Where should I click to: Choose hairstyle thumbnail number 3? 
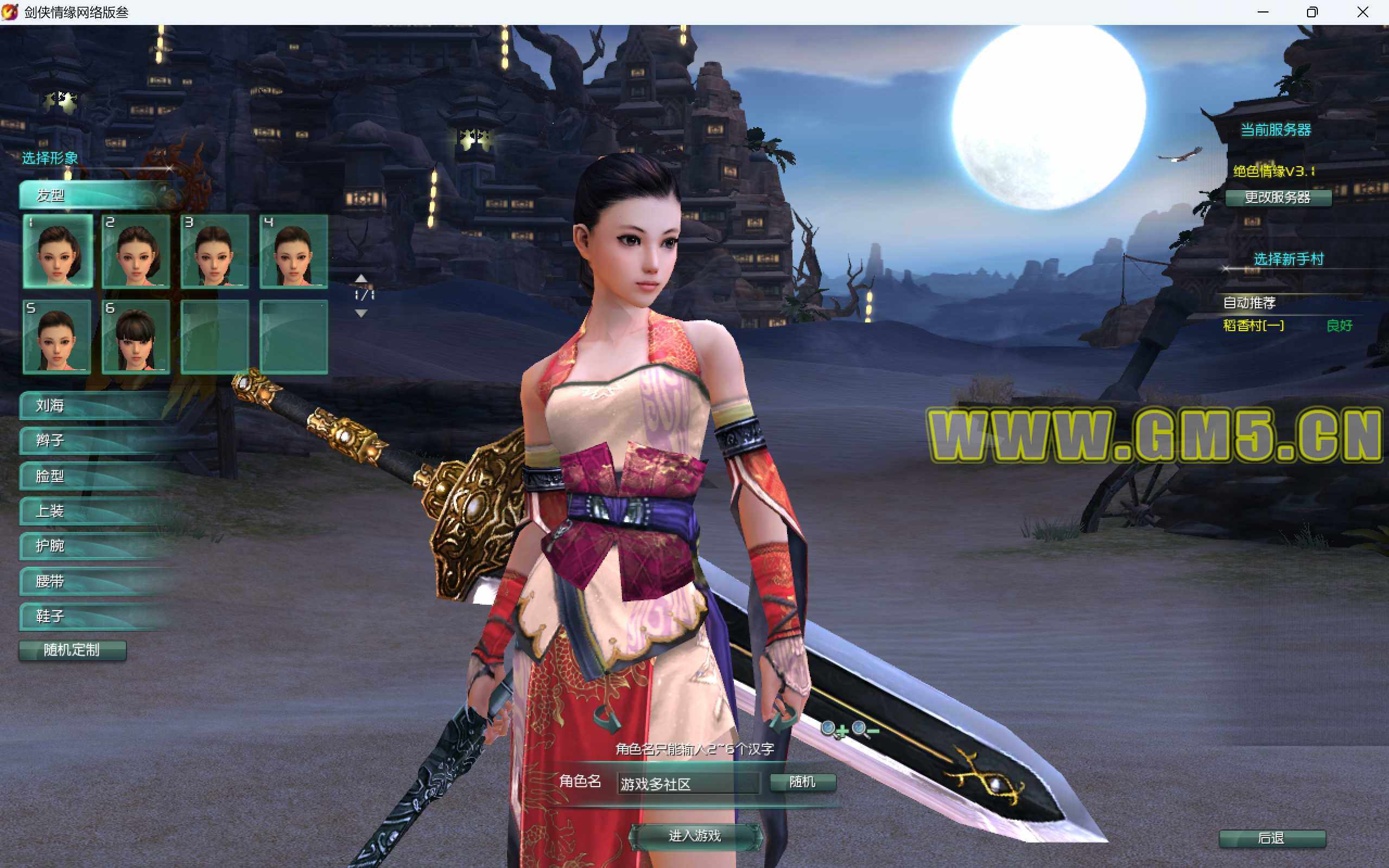pos(214,251)
